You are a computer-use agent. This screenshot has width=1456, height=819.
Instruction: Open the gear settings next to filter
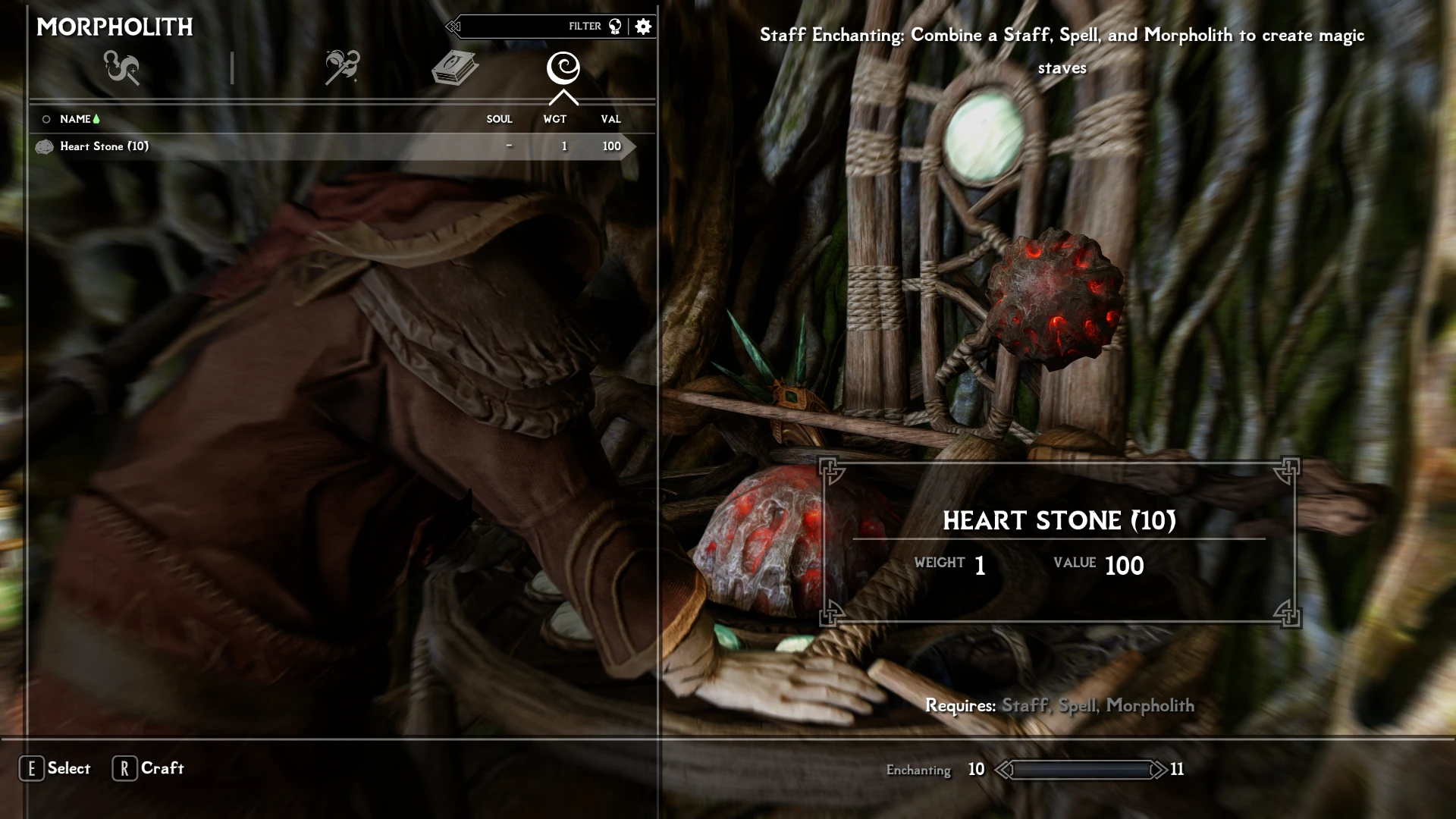click(x=643, y=27)
